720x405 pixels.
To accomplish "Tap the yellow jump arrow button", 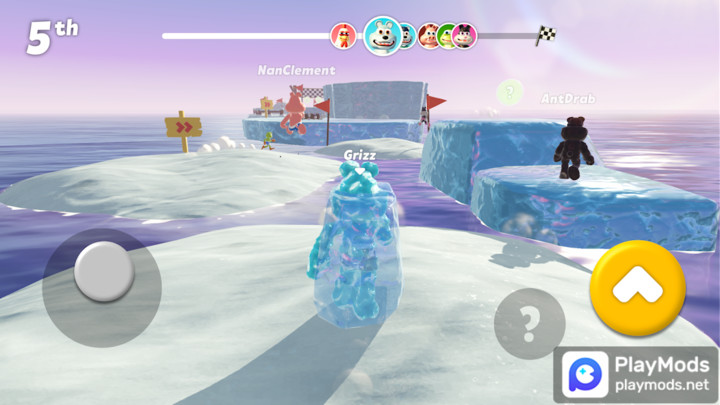I will (x=637, y=288).
